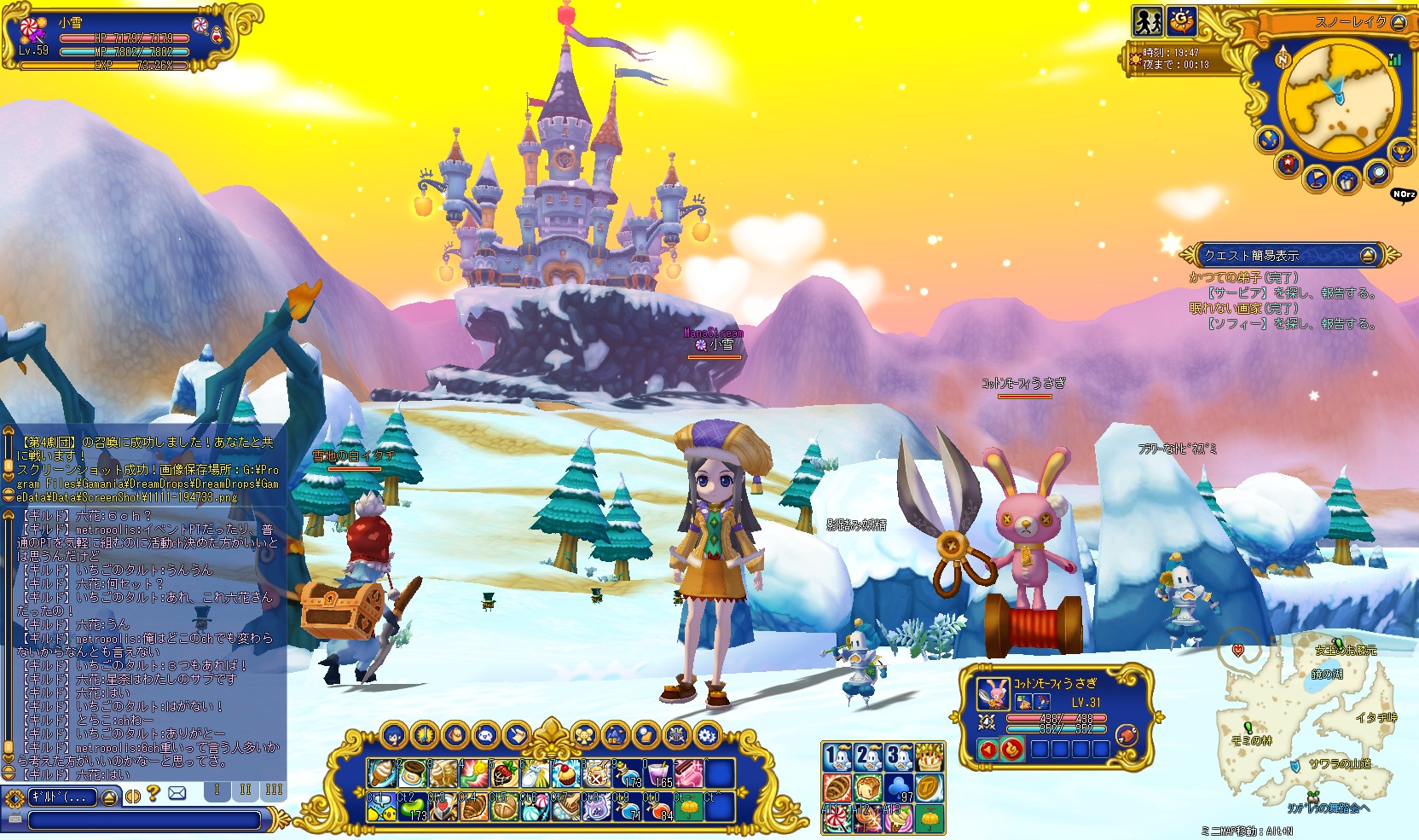Open the gear settings menu button

(x=707, y=734)
